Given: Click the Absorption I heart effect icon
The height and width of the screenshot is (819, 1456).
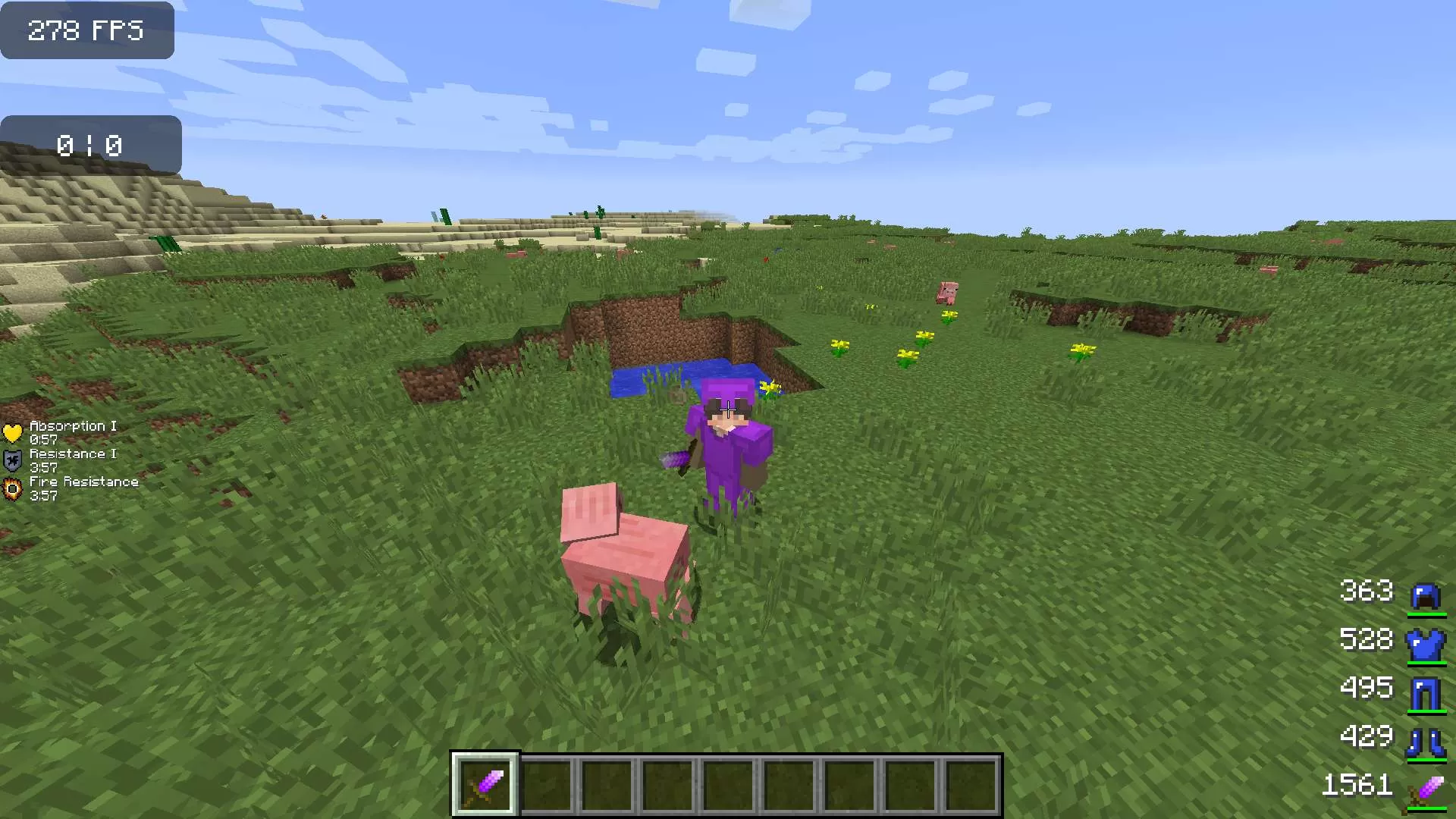Looking at the screenshot, I should 12,431.
